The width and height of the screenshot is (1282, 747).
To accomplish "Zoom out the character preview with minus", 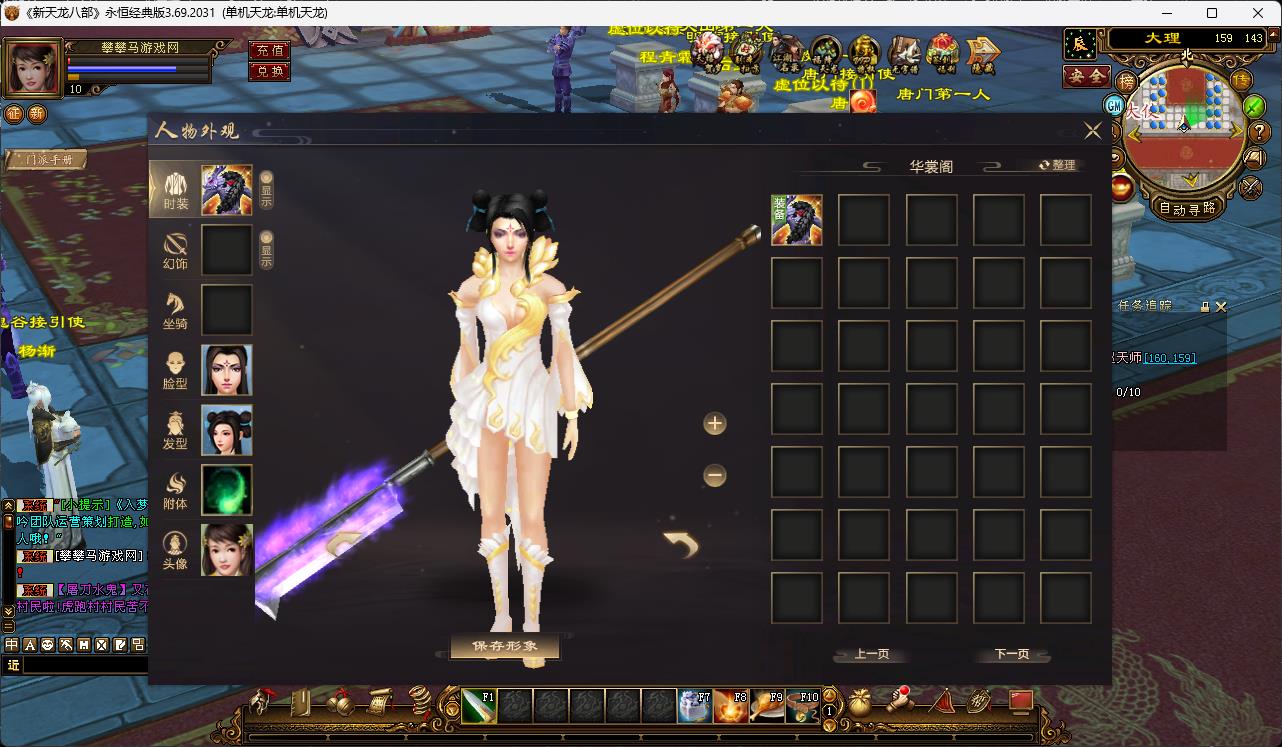I will [x=714, y=476].
